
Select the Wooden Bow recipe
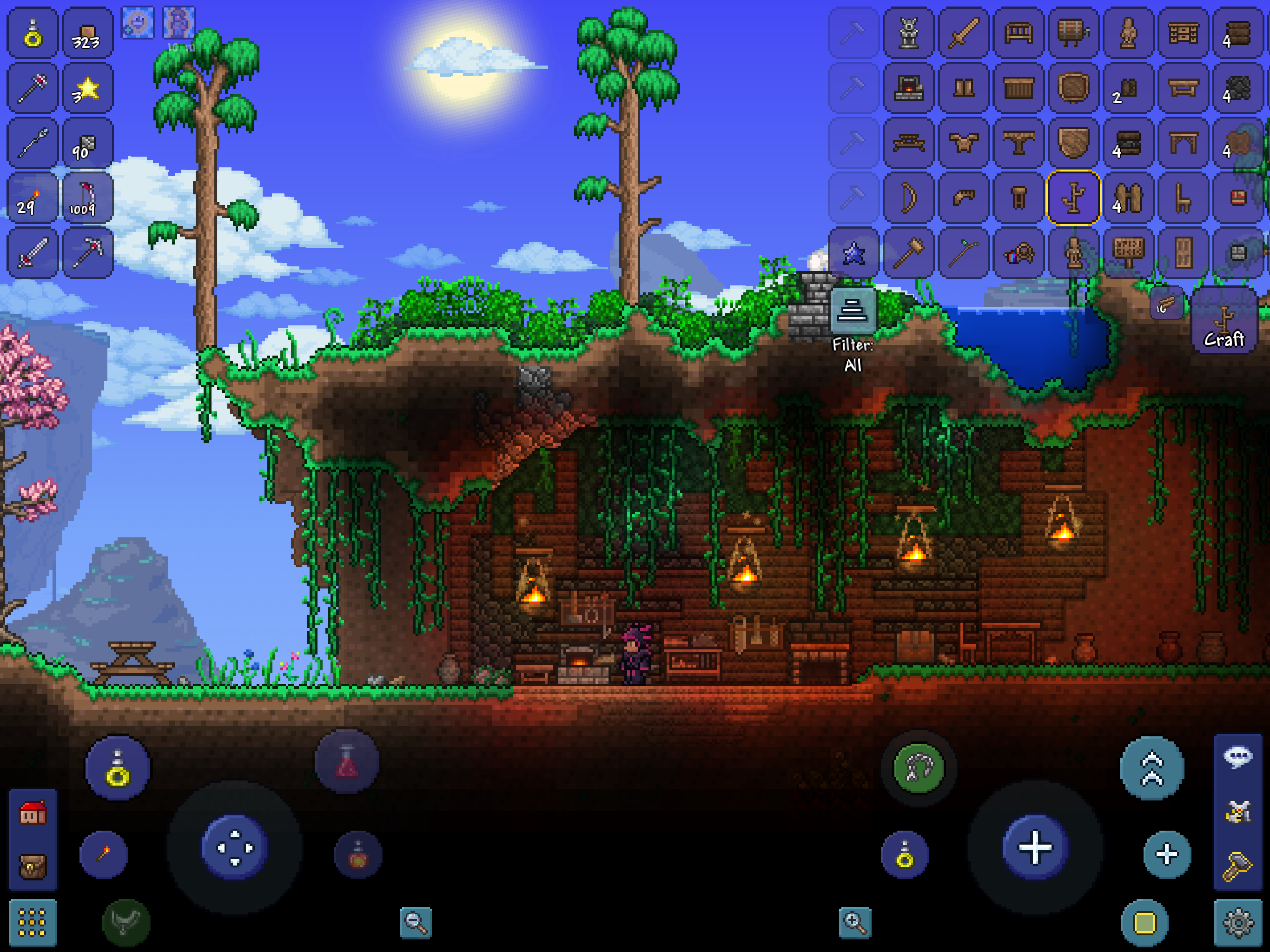[908, 197]
